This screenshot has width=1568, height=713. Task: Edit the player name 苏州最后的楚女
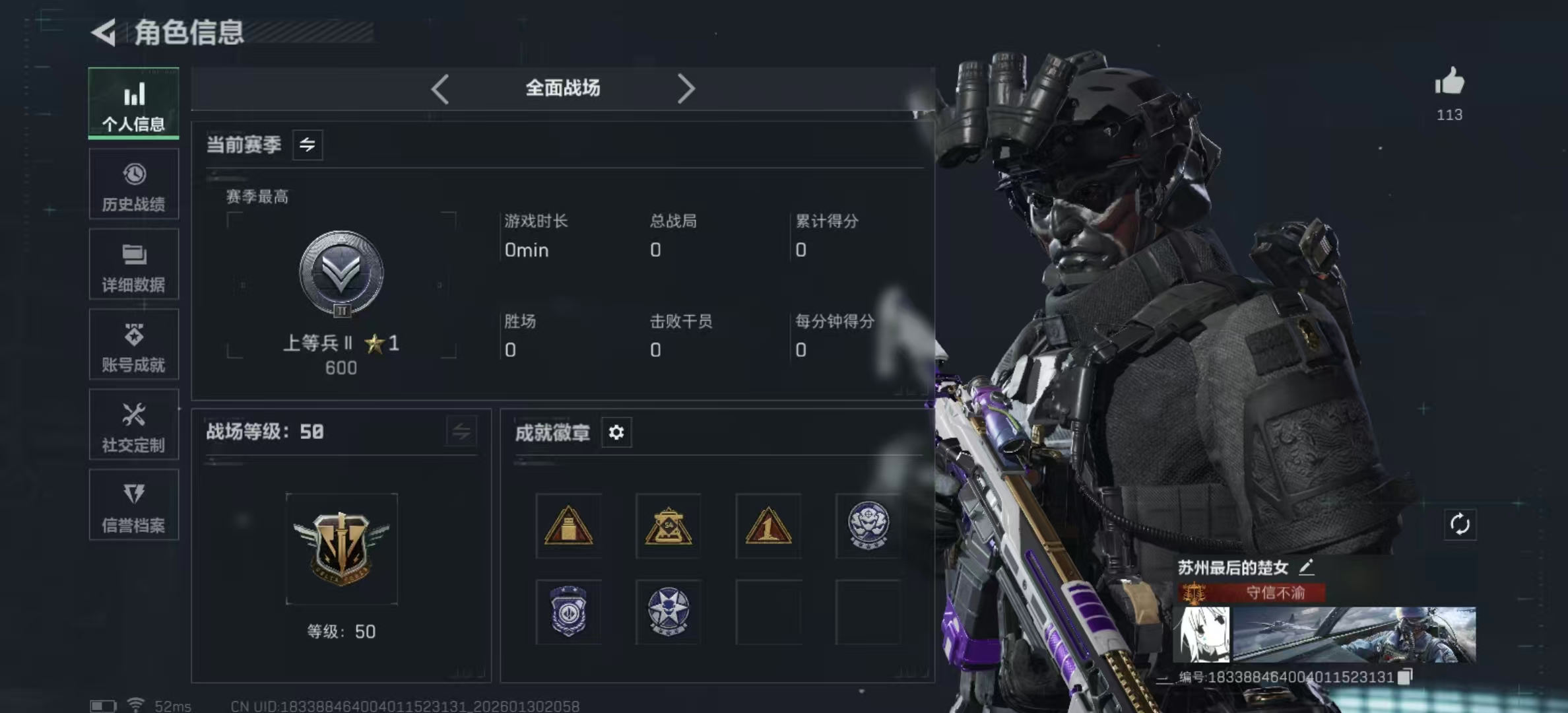(x=1306, y=566)
